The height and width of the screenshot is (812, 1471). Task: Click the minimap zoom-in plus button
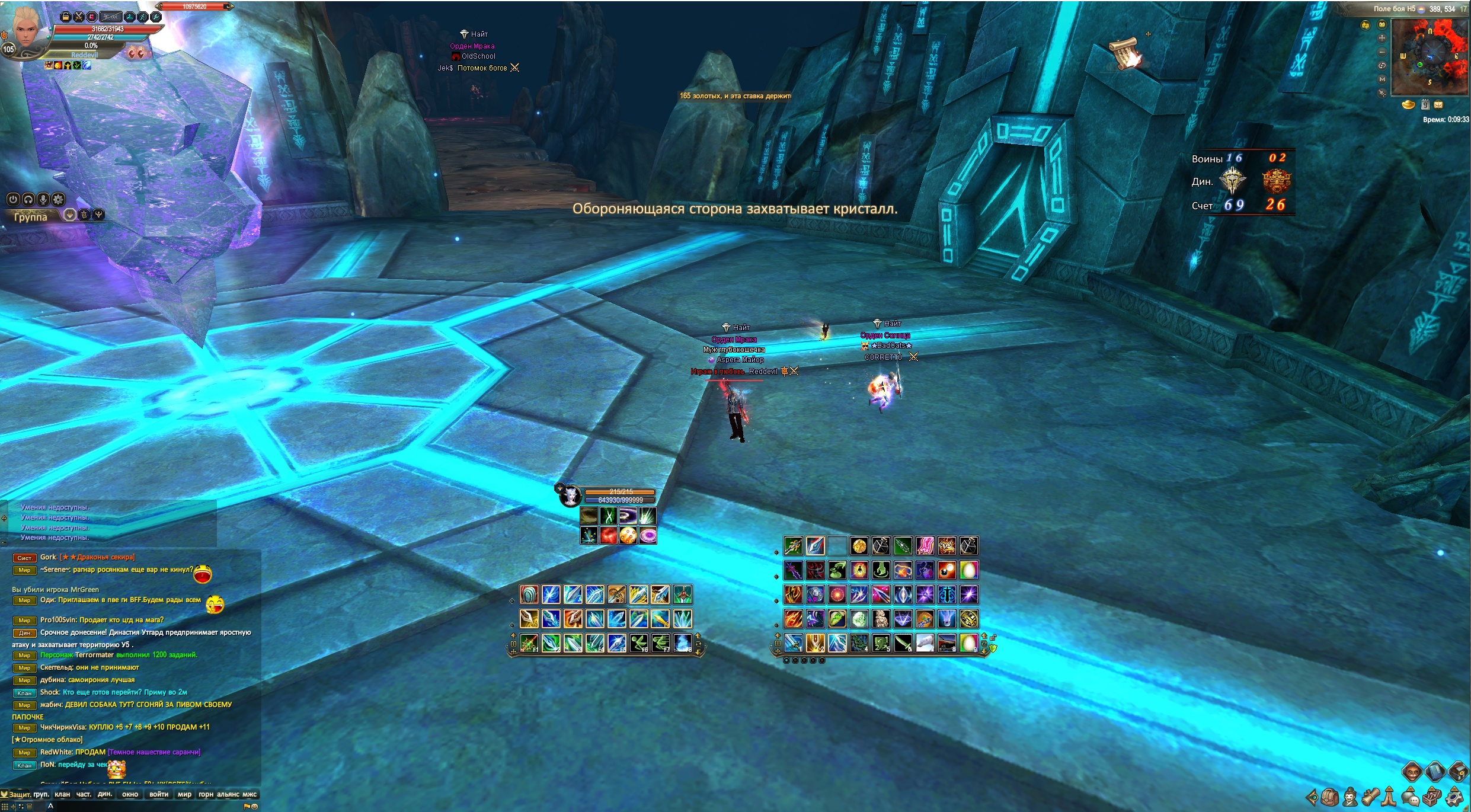(1382, 38)
